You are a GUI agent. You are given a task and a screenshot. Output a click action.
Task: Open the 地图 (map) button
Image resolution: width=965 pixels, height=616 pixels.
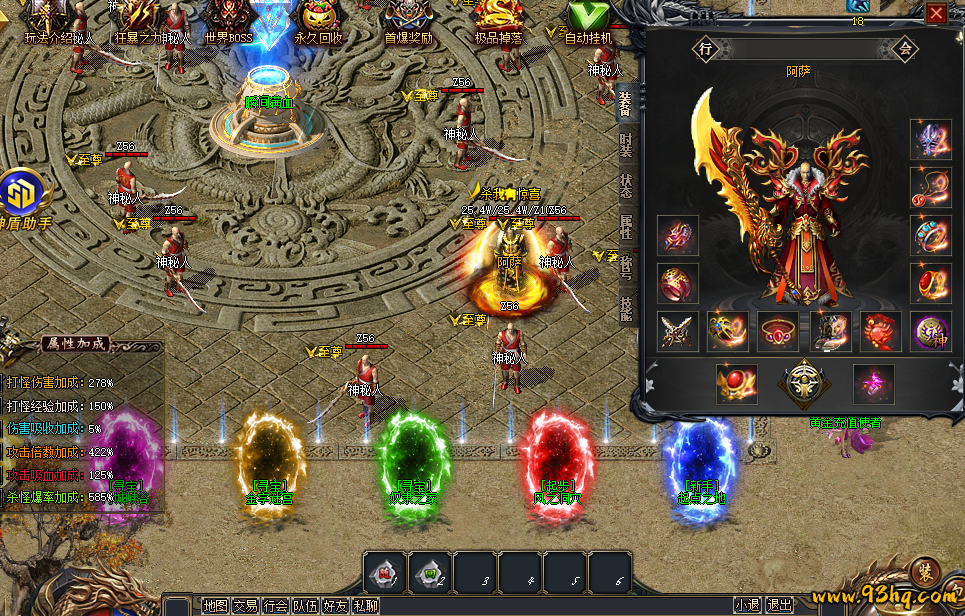(215, 605)
